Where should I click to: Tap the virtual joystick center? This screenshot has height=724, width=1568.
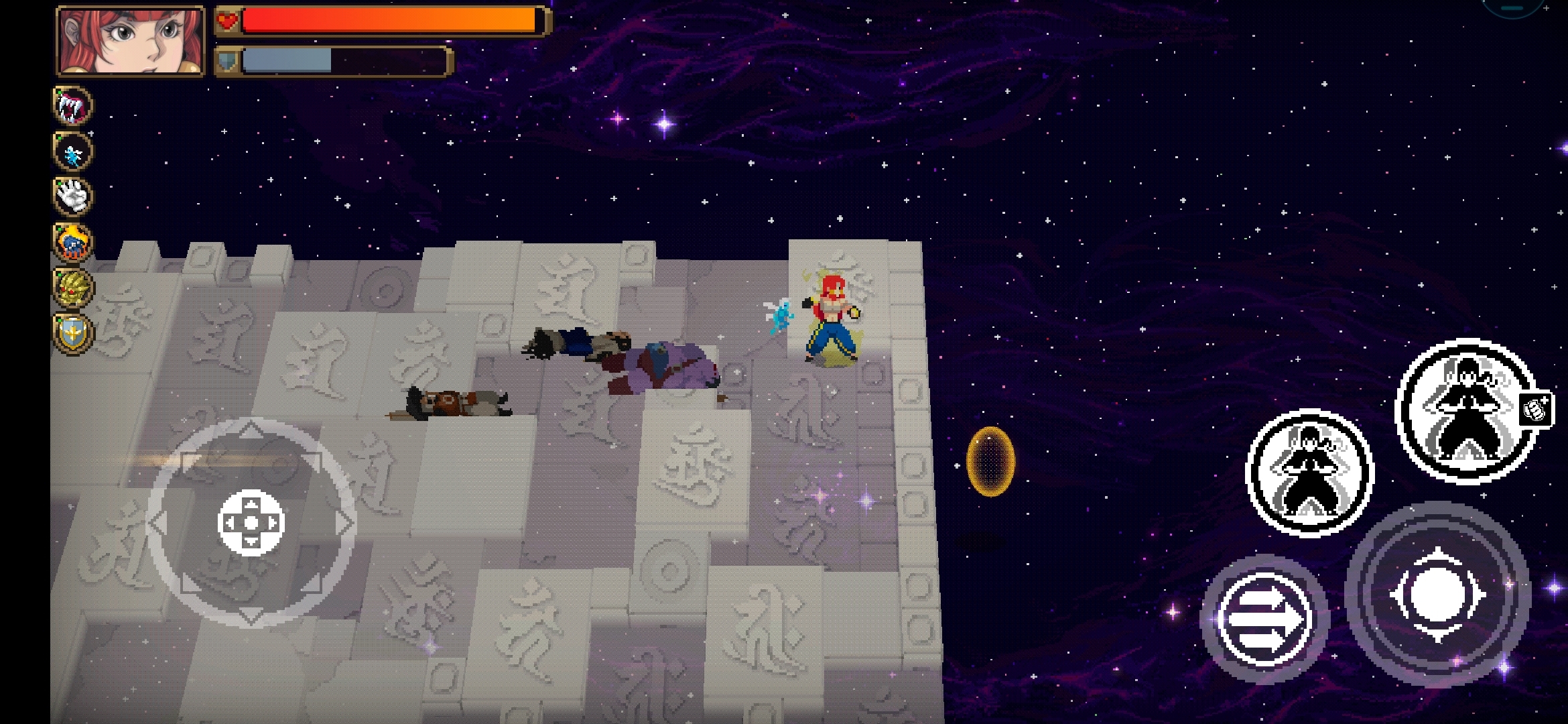point(251,523)
